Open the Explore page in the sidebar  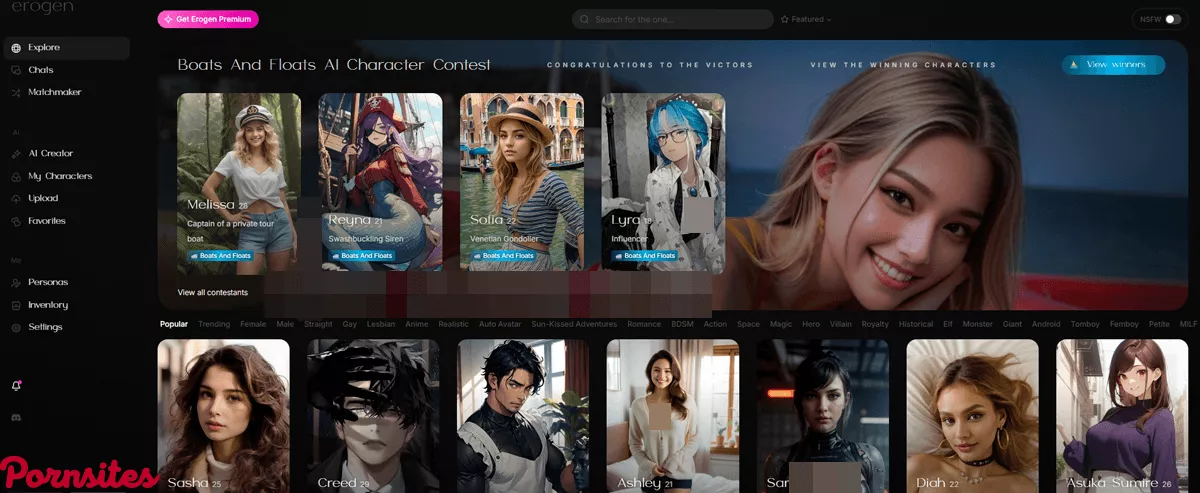coord(44,48)
